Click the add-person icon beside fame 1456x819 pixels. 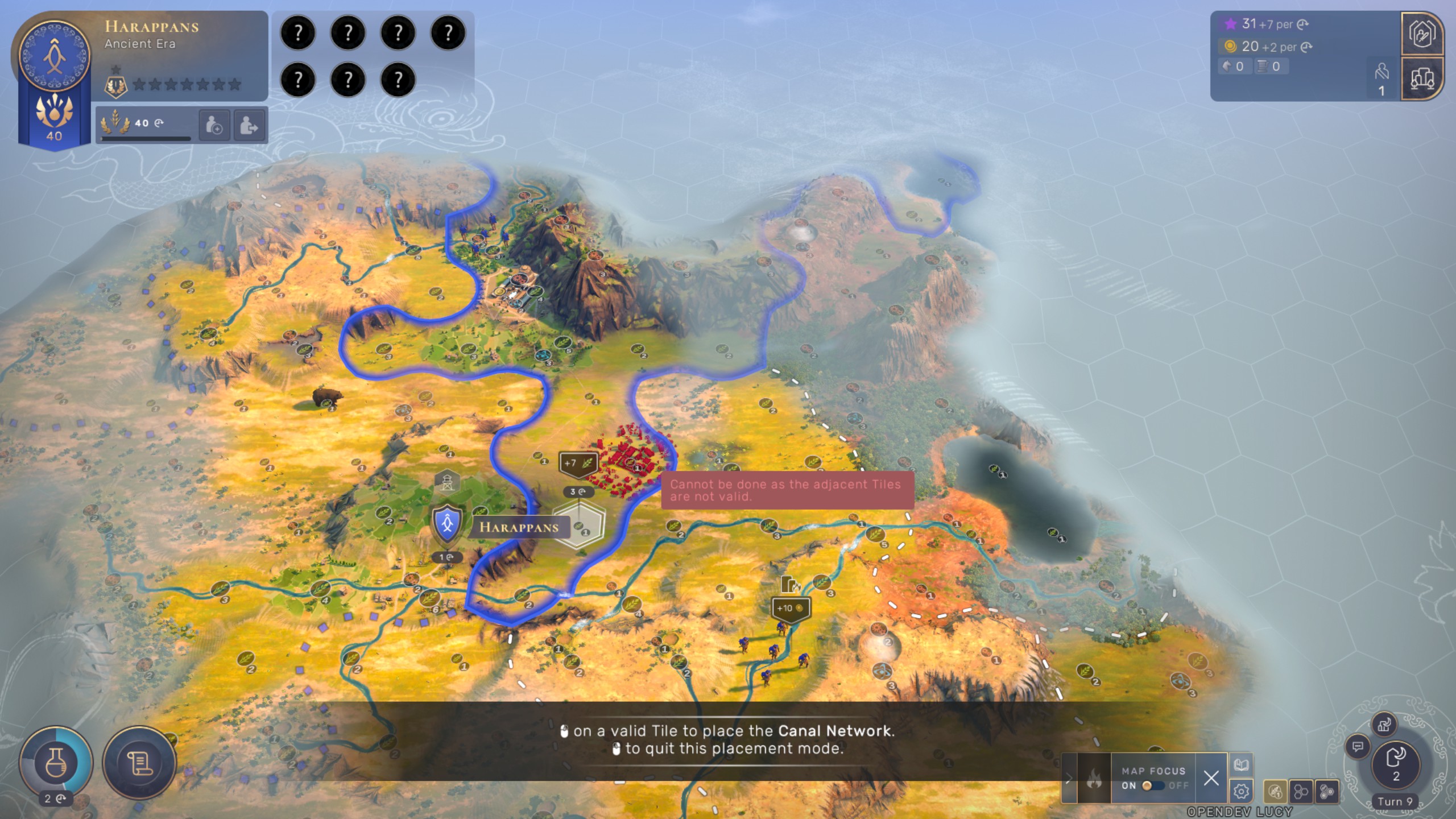pyautogui.click(x=214, y=125)
